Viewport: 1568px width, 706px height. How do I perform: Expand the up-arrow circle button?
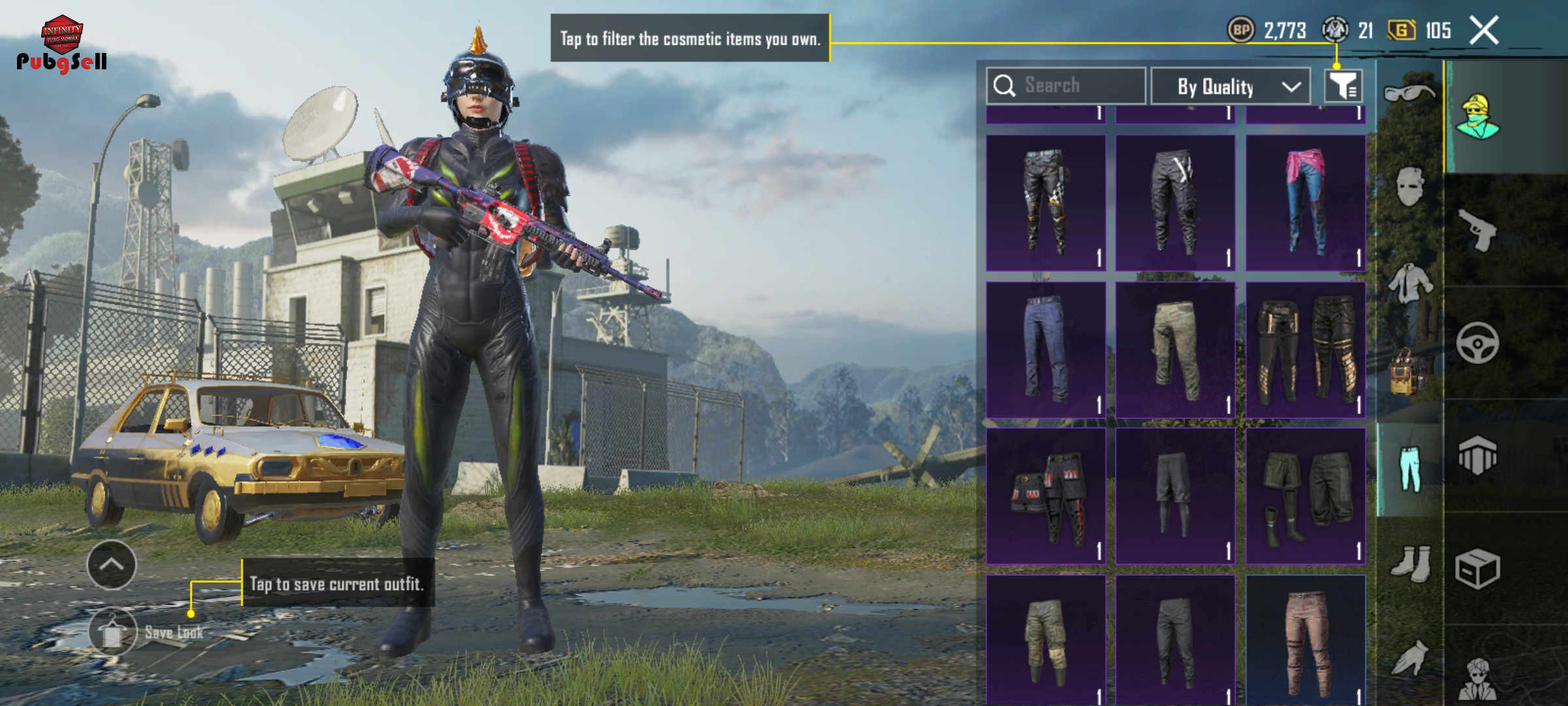(x=112, y=565)
